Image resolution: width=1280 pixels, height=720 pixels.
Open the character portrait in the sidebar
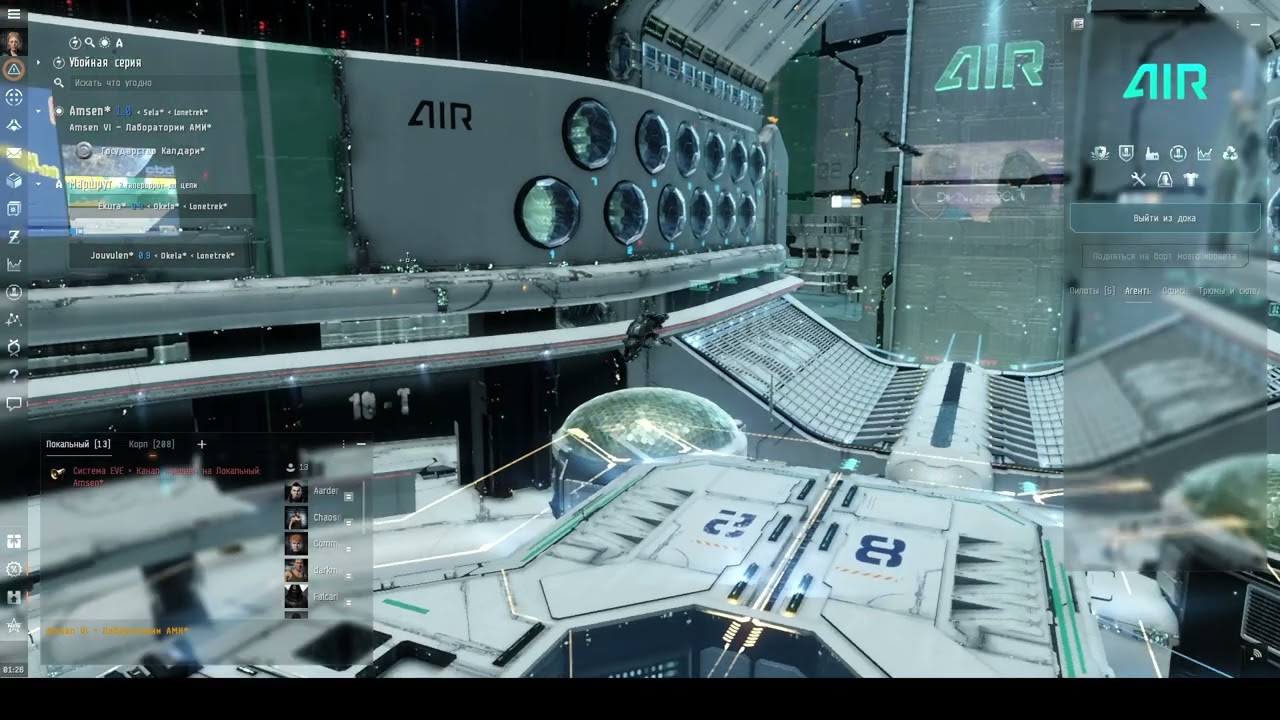(14, 42)
